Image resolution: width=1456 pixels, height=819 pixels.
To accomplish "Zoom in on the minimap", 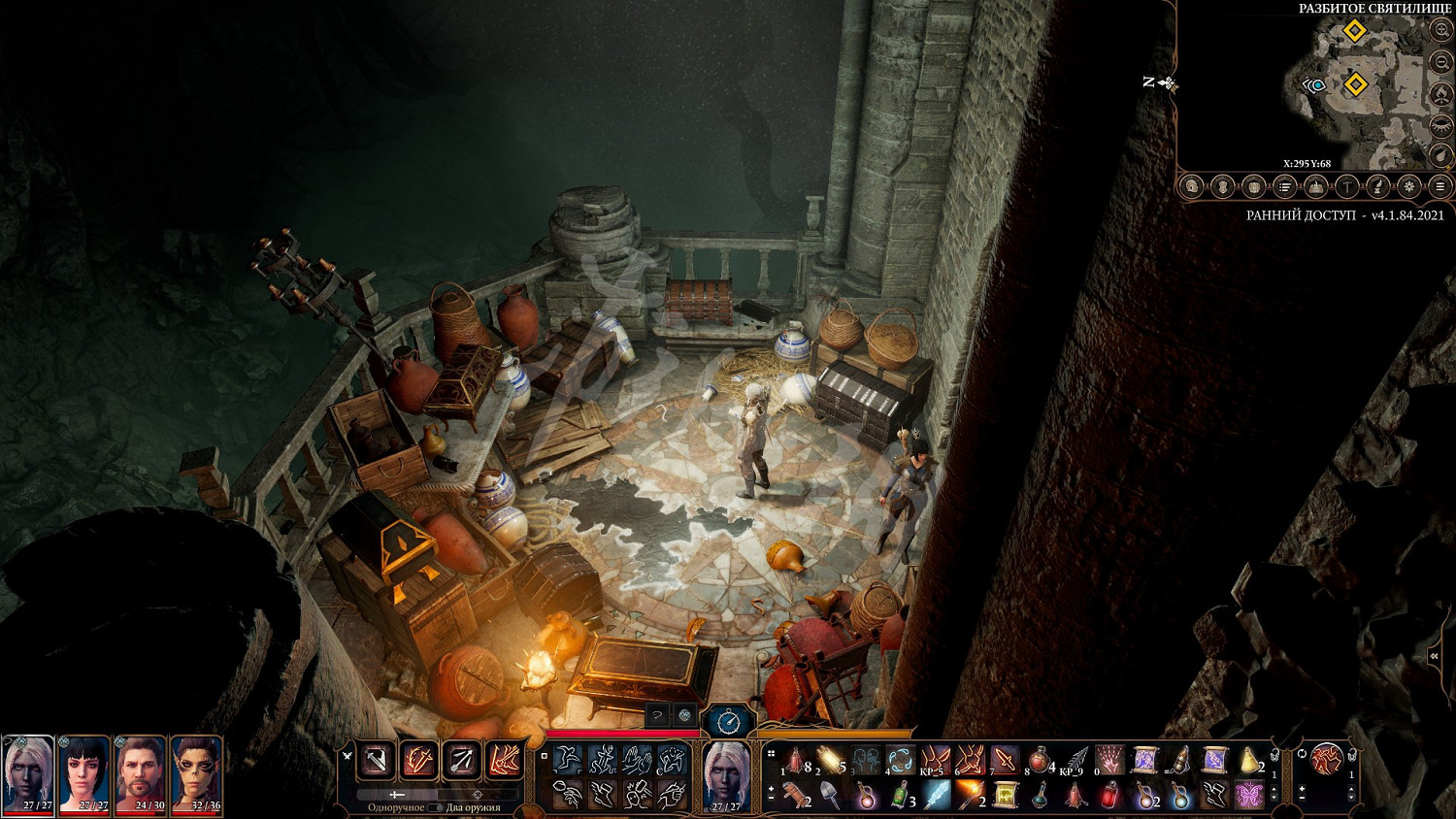I will [x=1441, y=30].
